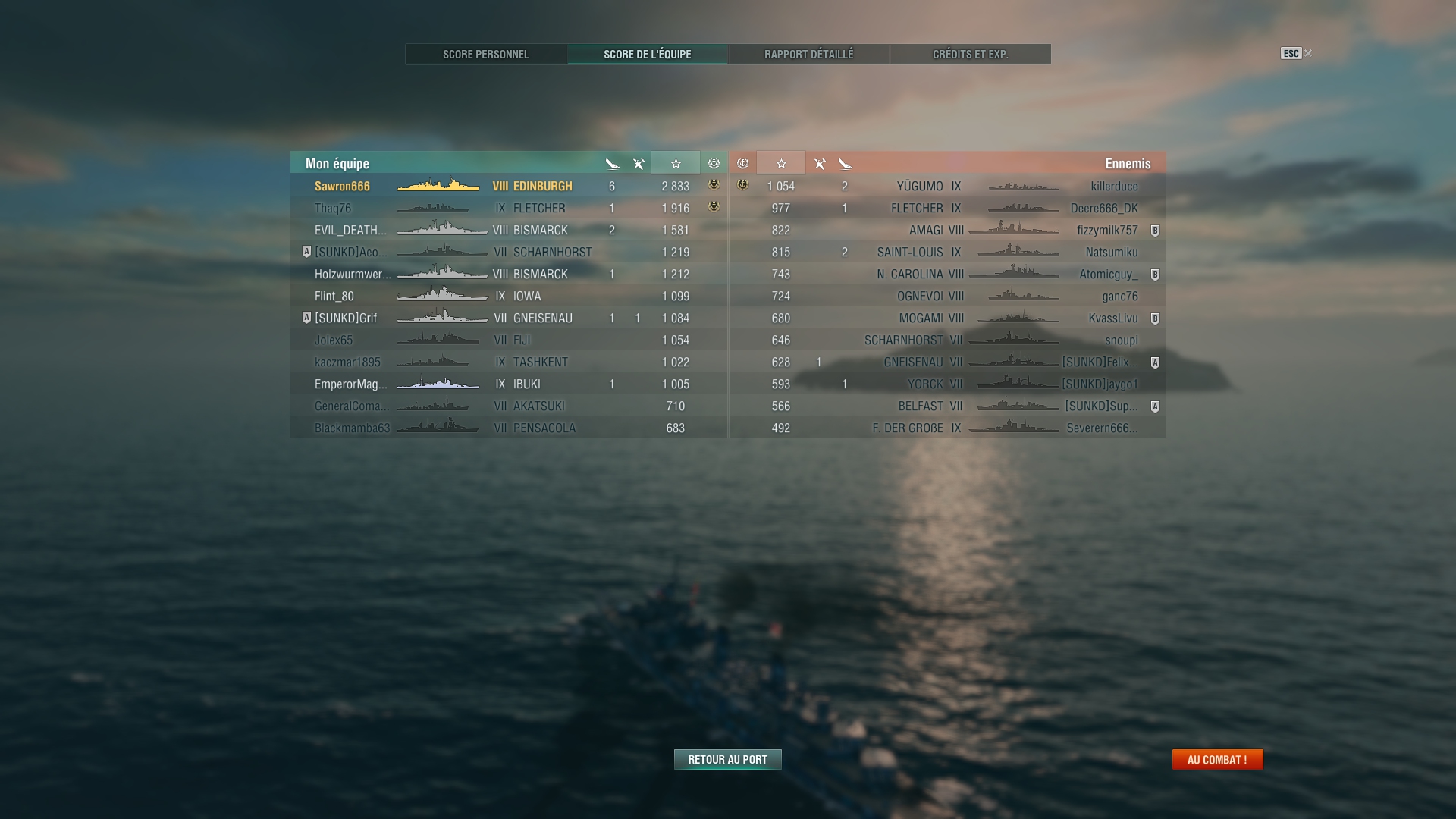Image resolution: width=1456 pixels, height=819 pixels.
Task: Select enemy snoupi's Scharnhorst row
Action: [948, 340]
